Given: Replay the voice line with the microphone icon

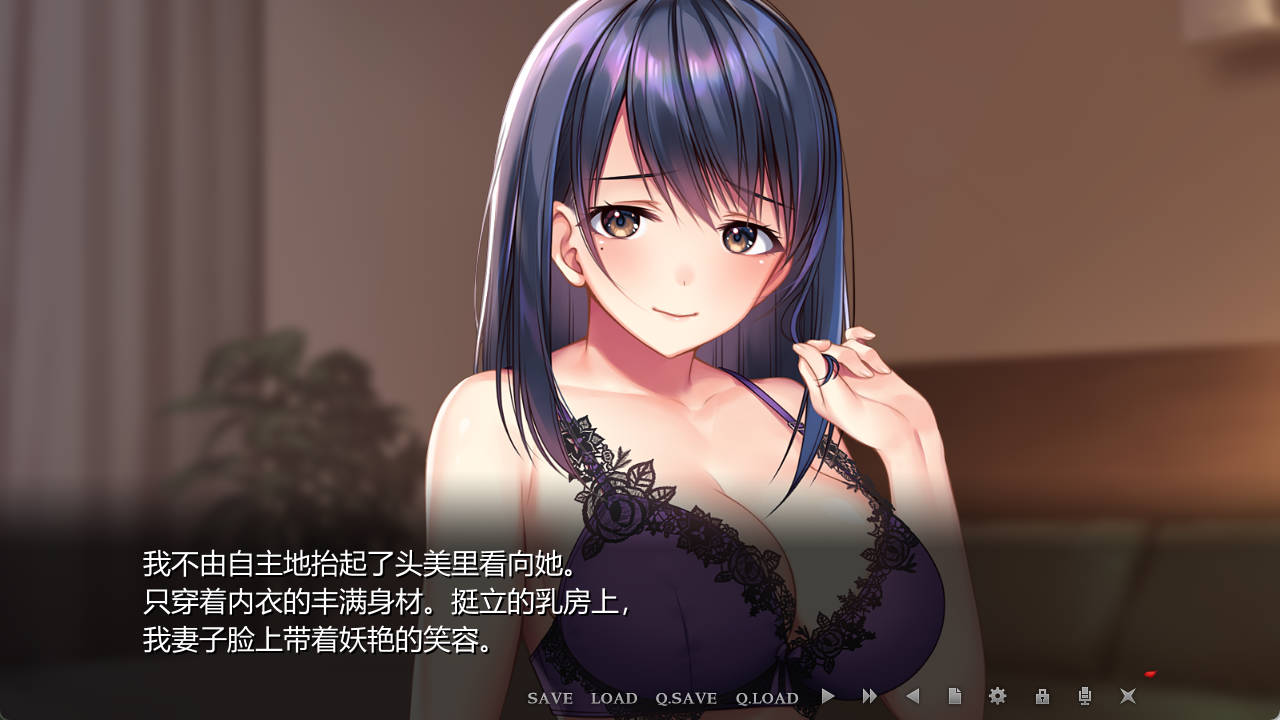Looking at the screenshot, I should [1084, 698].
